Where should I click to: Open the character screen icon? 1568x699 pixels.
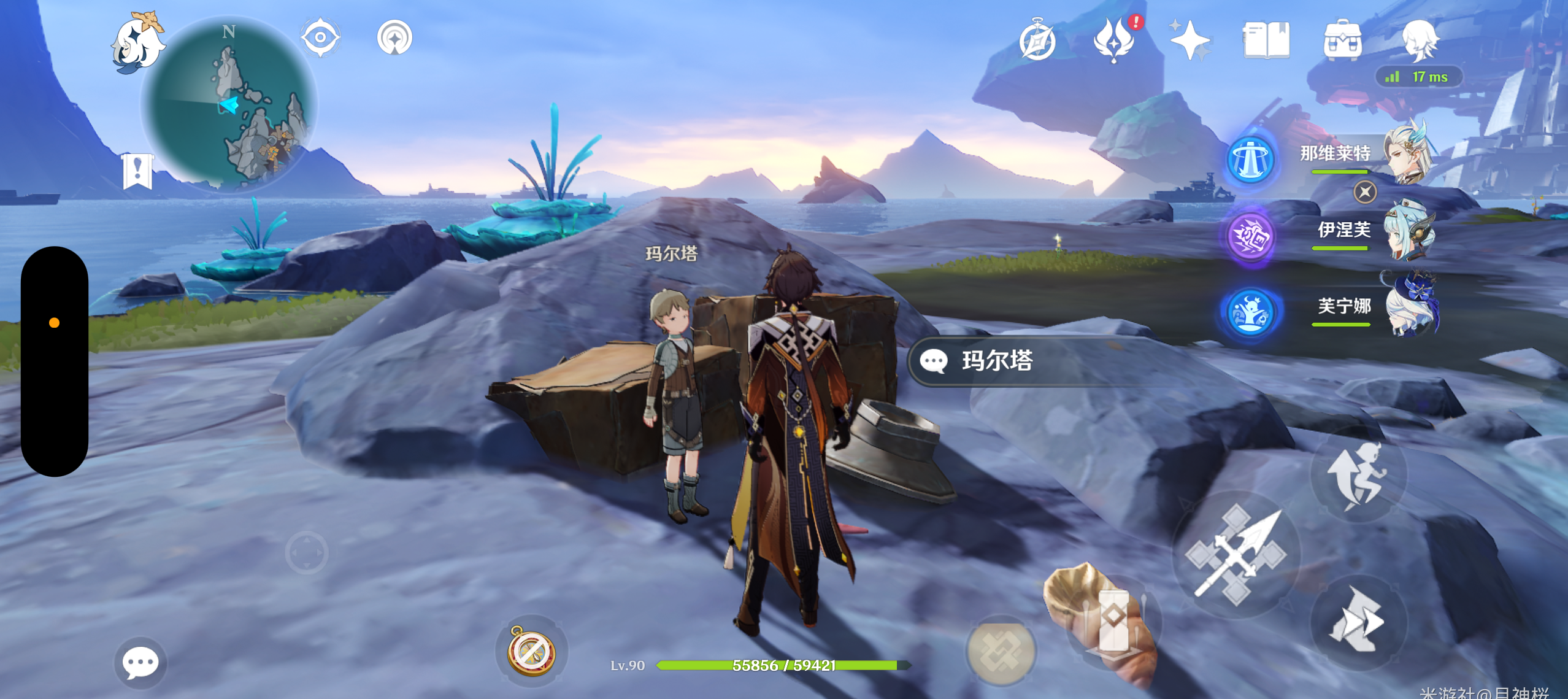click(1419, 39)
